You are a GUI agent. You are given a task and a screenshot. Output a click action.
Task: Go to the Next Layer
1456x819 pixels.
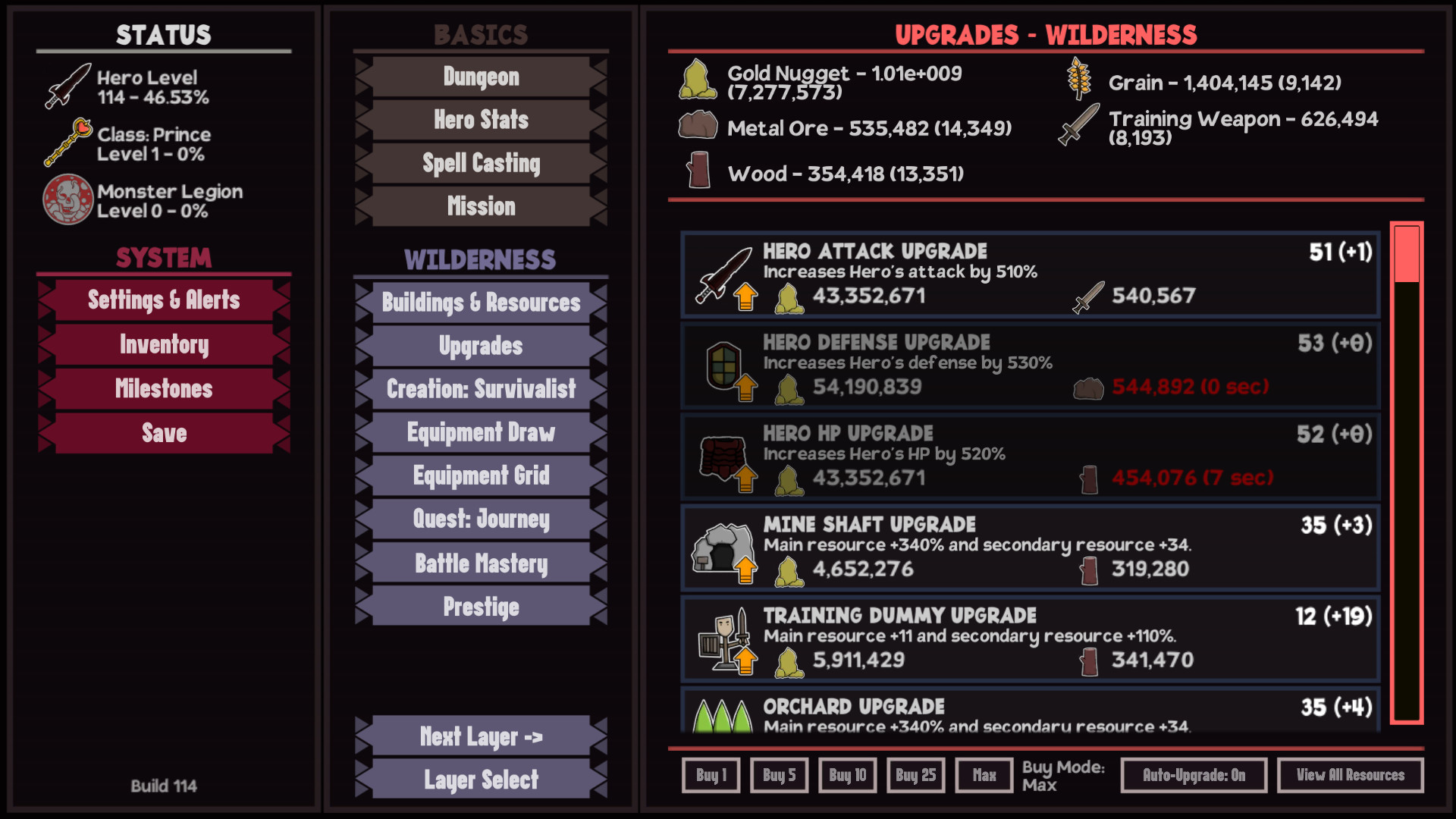pyautogui.click(x=479, y=736)
